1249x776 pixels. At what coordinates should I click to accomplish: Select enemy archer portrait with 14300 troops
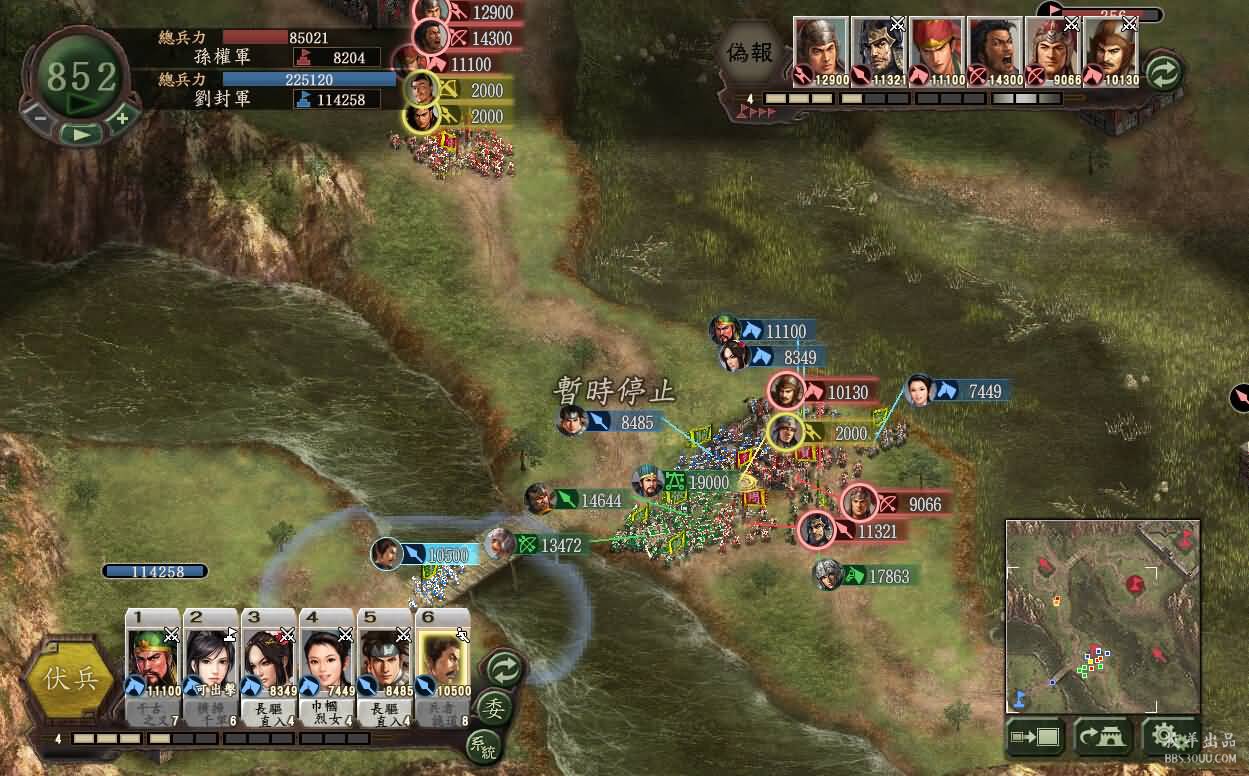point(994,52)
